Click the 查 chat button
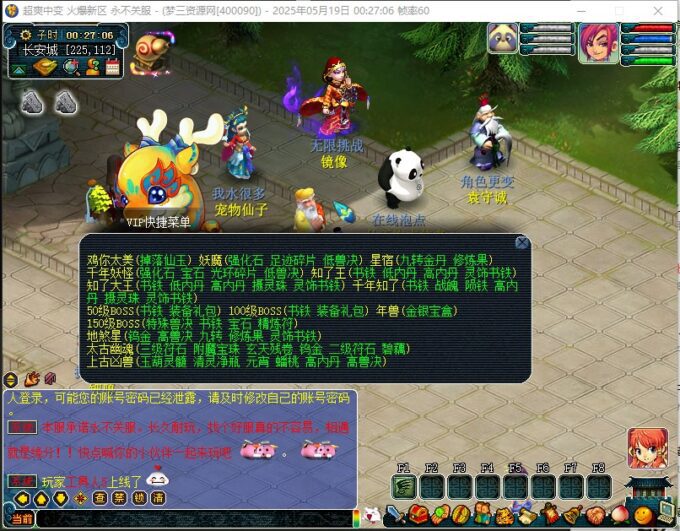The image size is (680, 531). click(x=100, y=498)
